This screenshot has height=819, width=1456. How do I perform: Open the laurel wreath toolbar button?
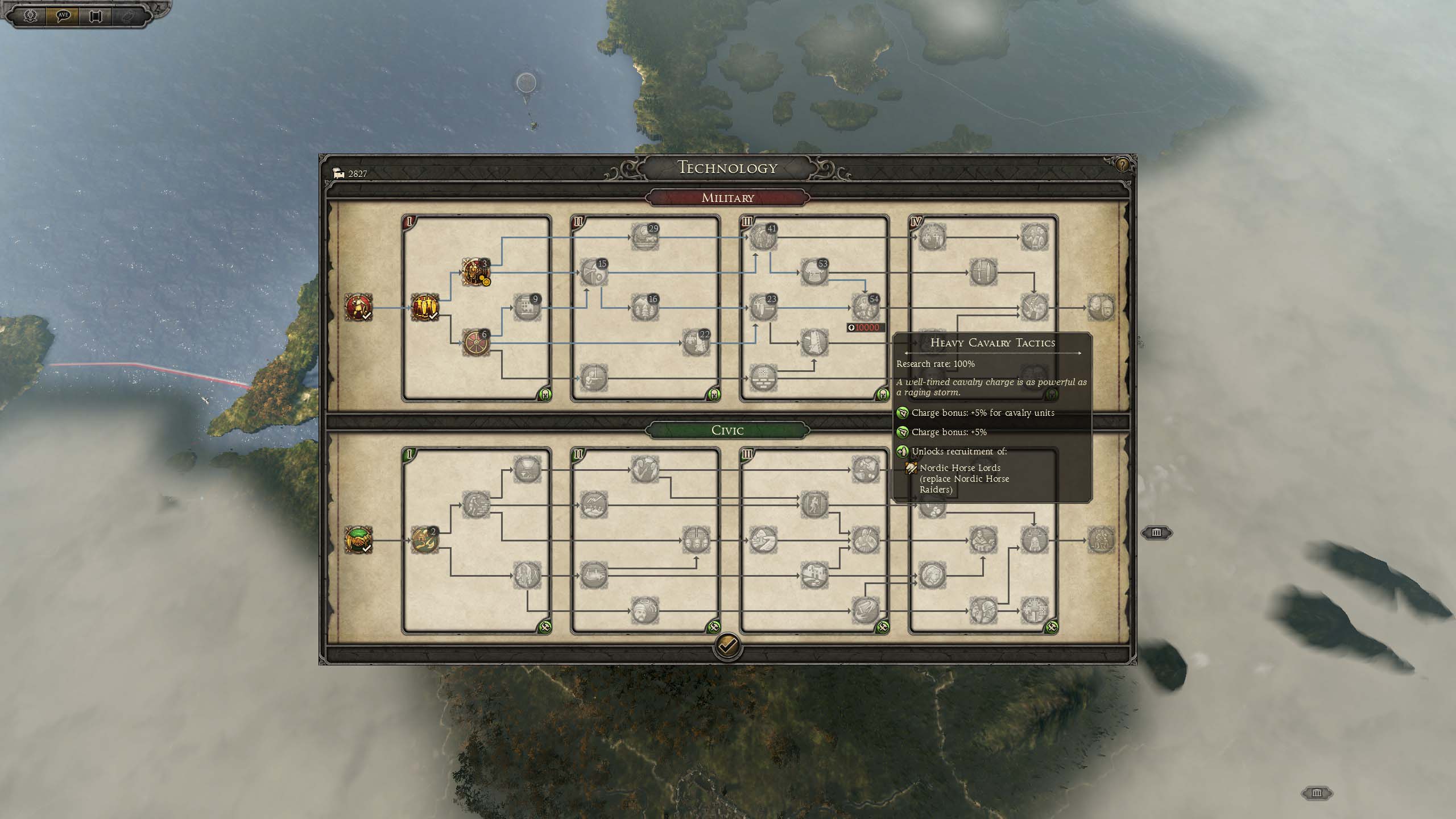(31, 16)
